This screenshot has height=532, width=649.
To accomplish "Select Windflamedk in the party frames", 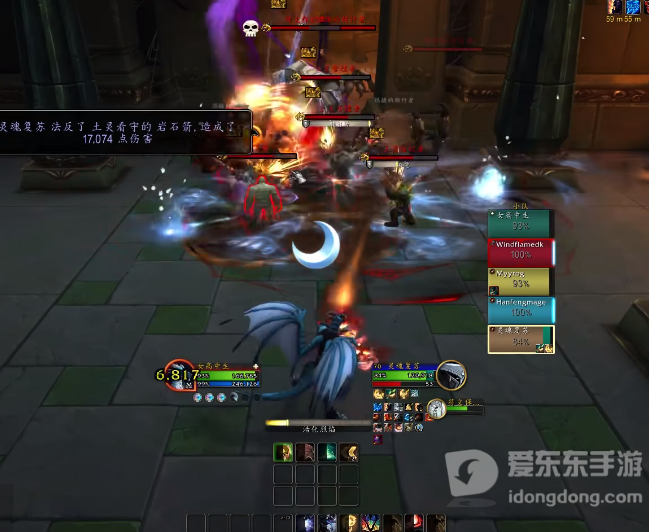I will point(520,252).
